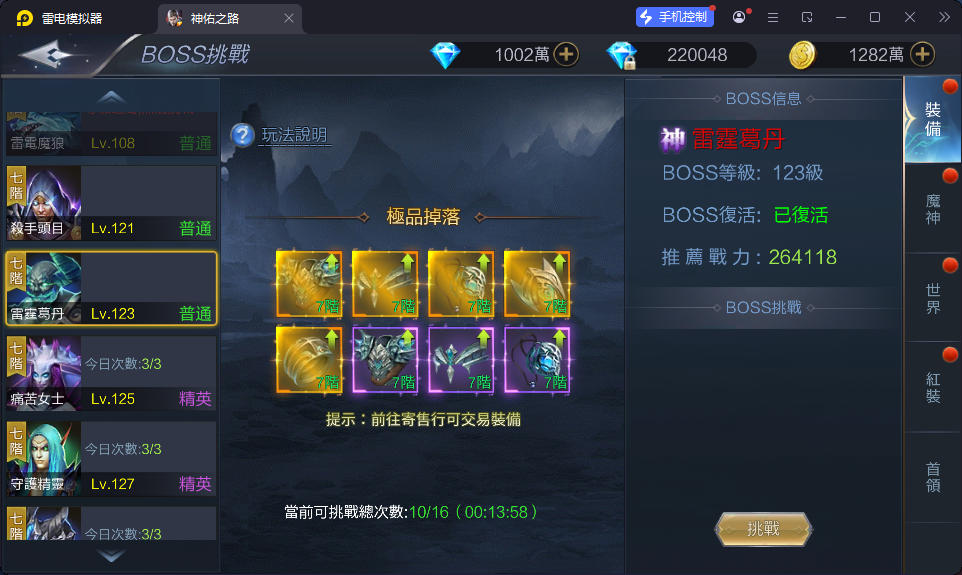Screen dimensions: 962x575
Task: Select the 裝備 equipment tab
Action: point(933,120)
